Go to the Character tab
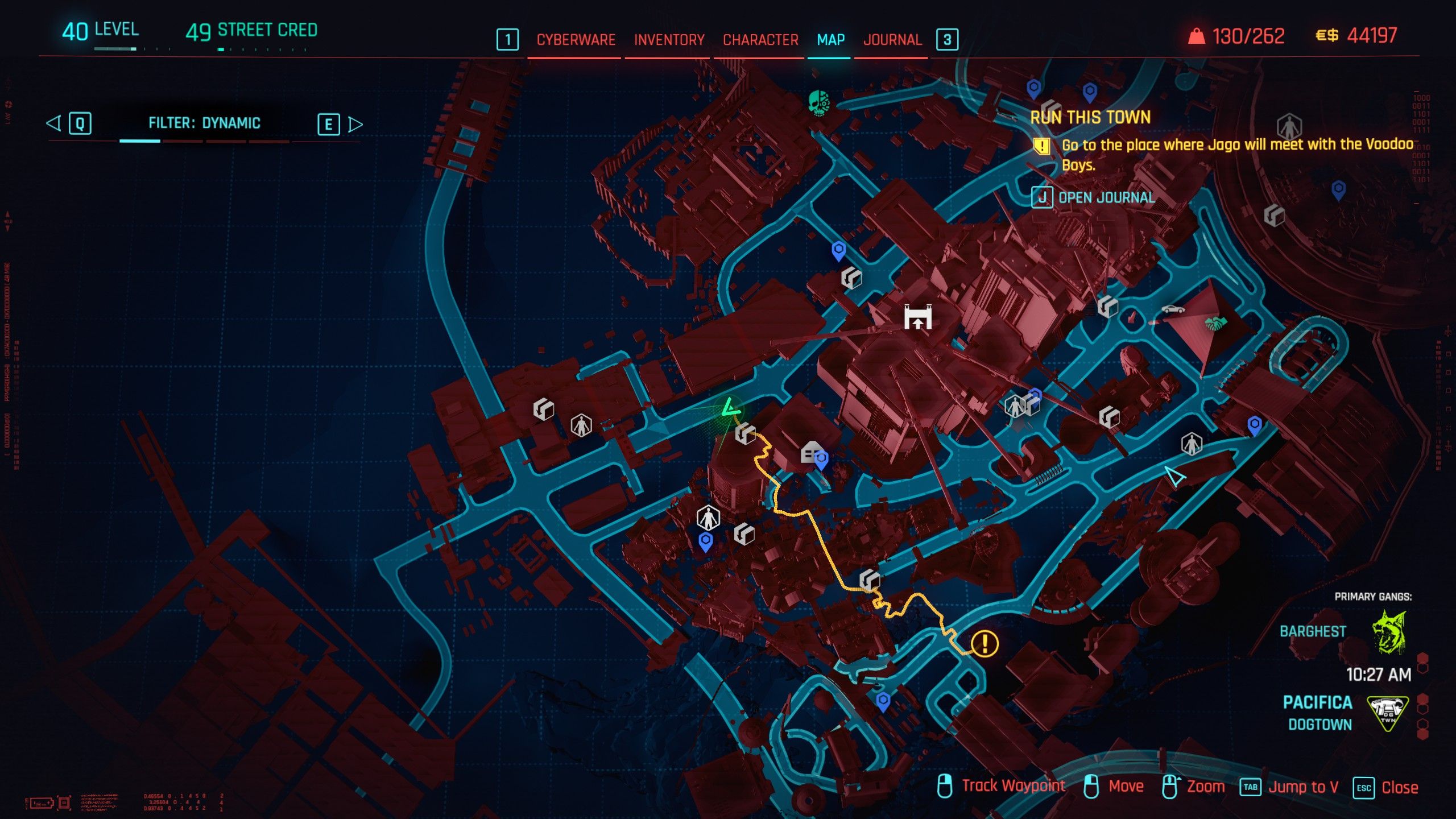Screen dimensions: 1456x819 coord(760,40)
